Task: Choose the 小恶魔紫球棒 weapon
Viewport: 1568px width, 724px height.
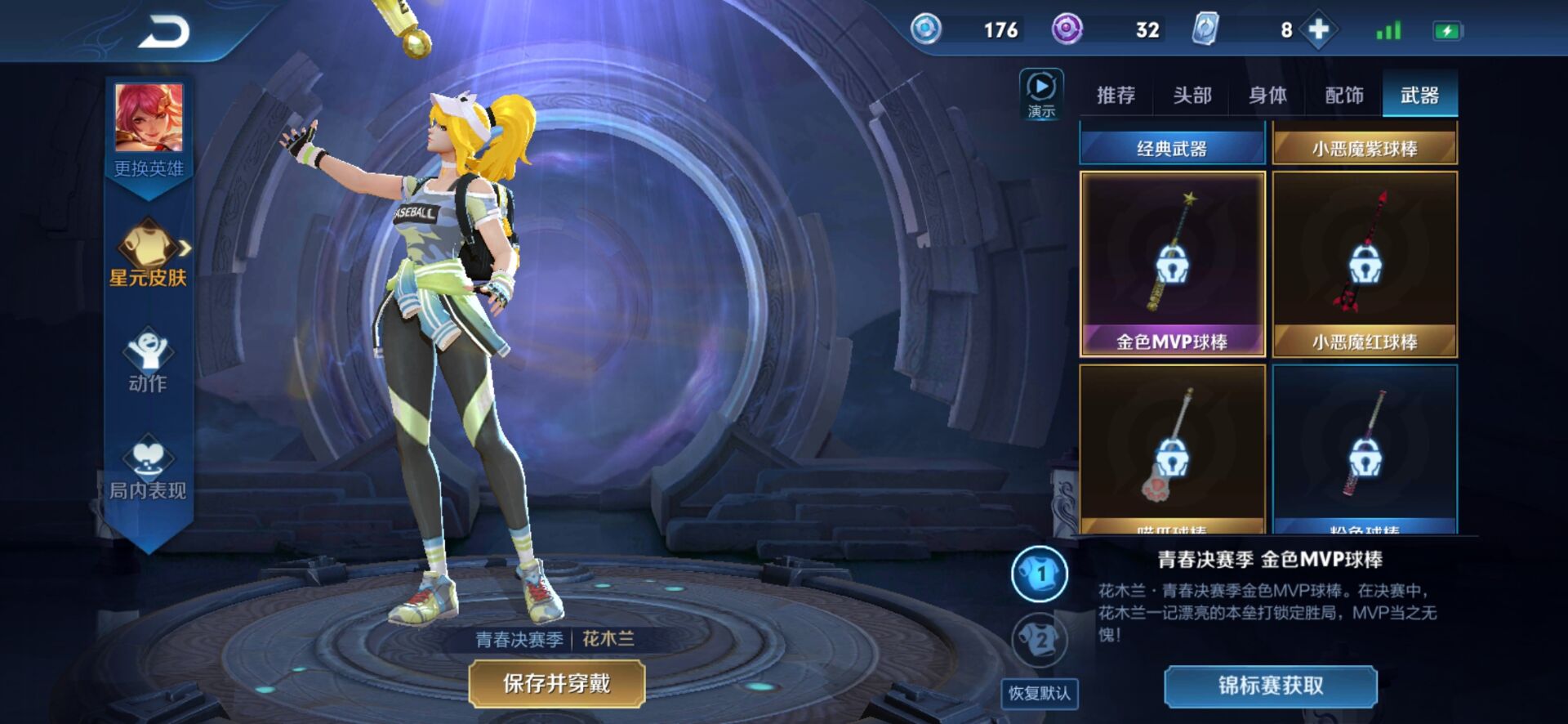Action: (1365, 147)
